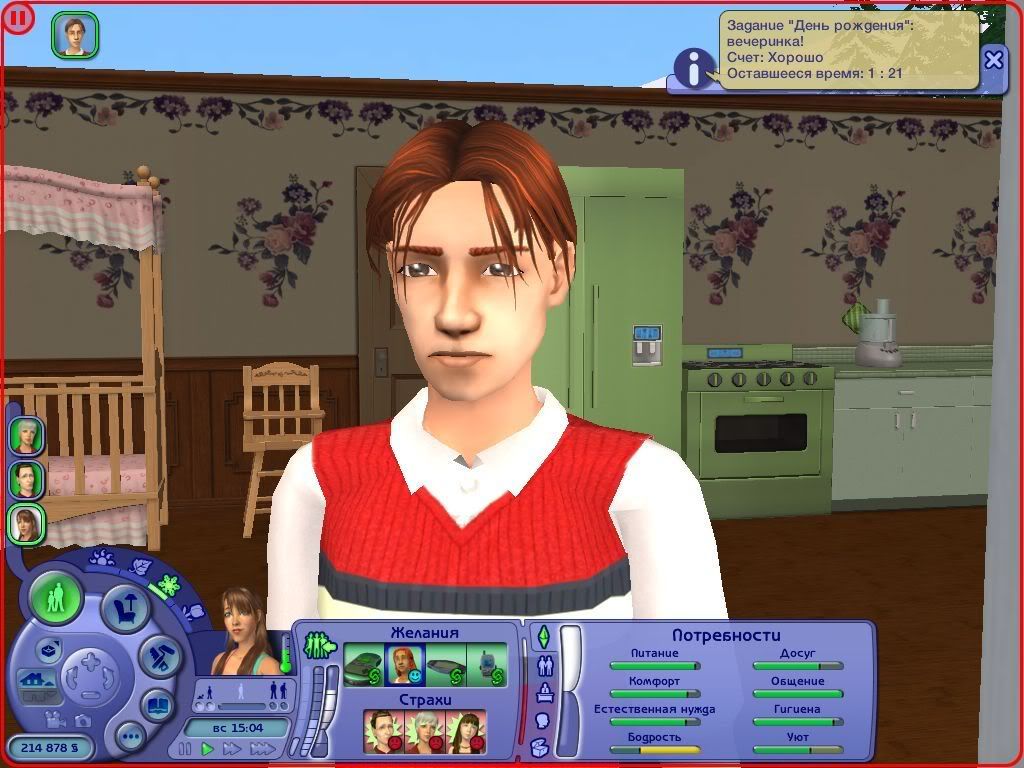Open Build mode with the saw and roller button
This screenshot has height=768, width=1024.
click(158, 656)
